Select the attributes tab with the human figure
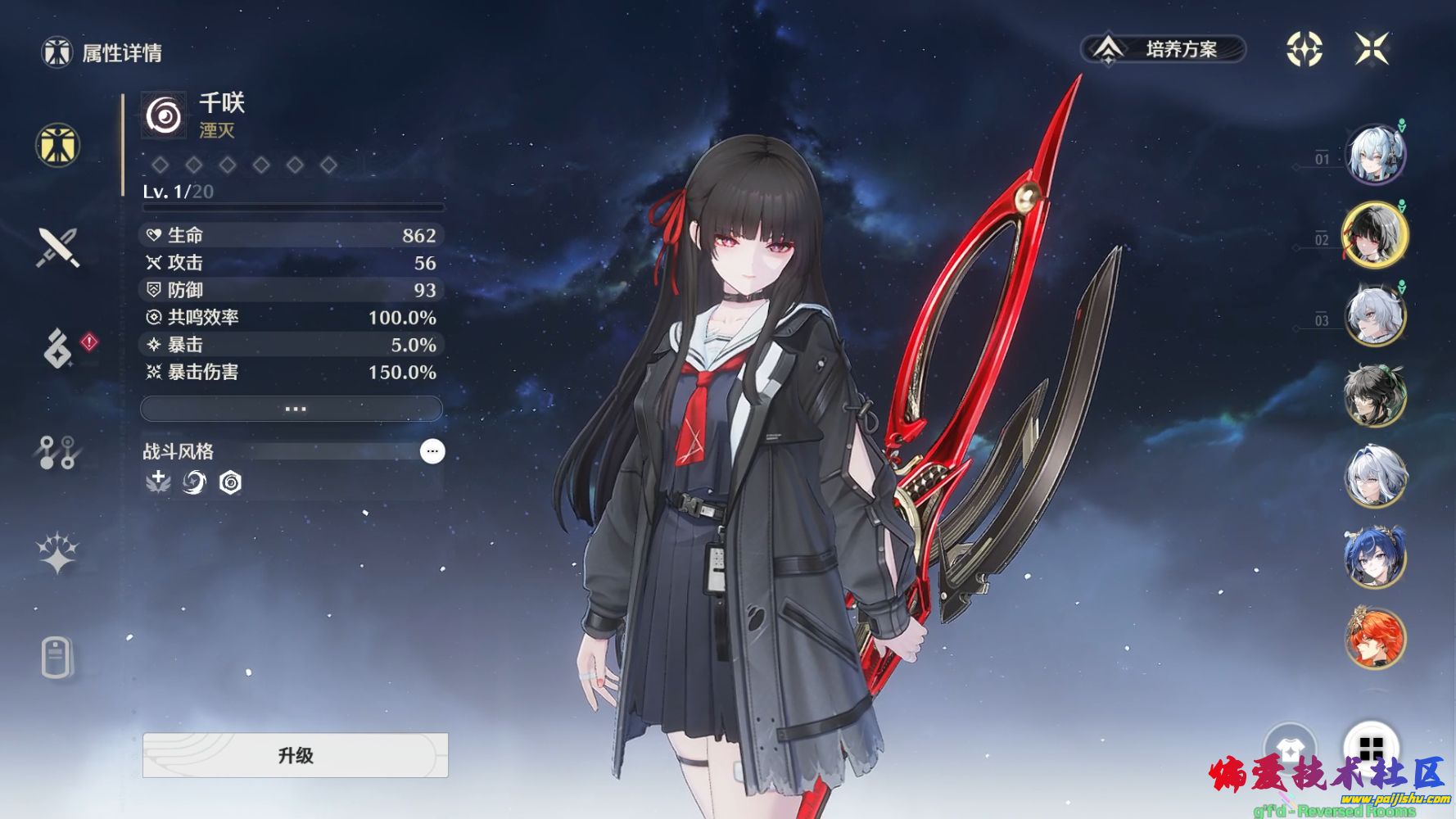 tap(57, 145)
